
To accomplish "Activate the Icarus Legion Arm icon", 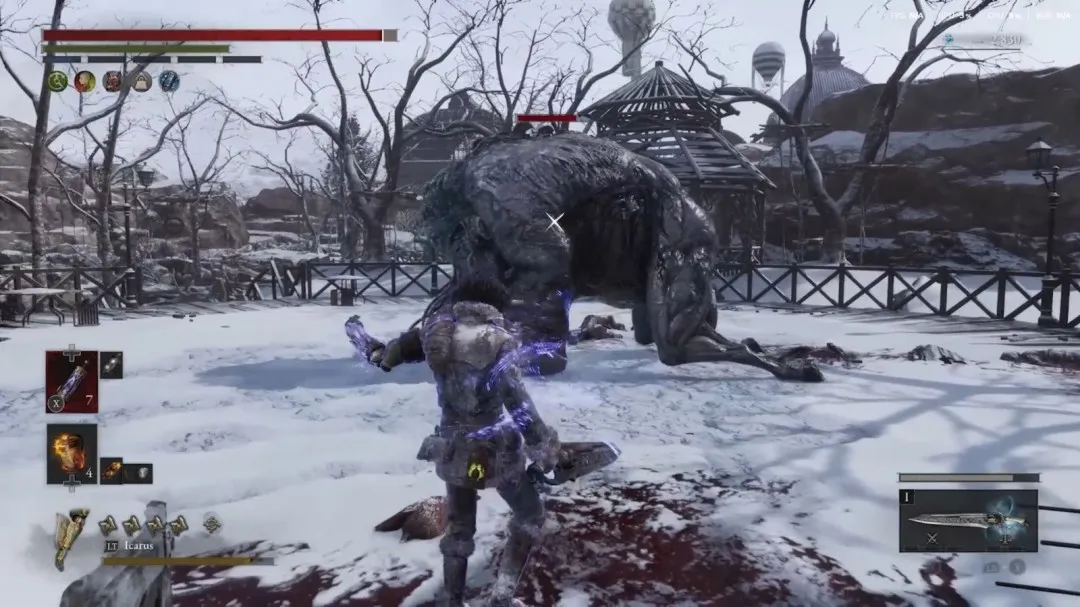I will (70, 537).
